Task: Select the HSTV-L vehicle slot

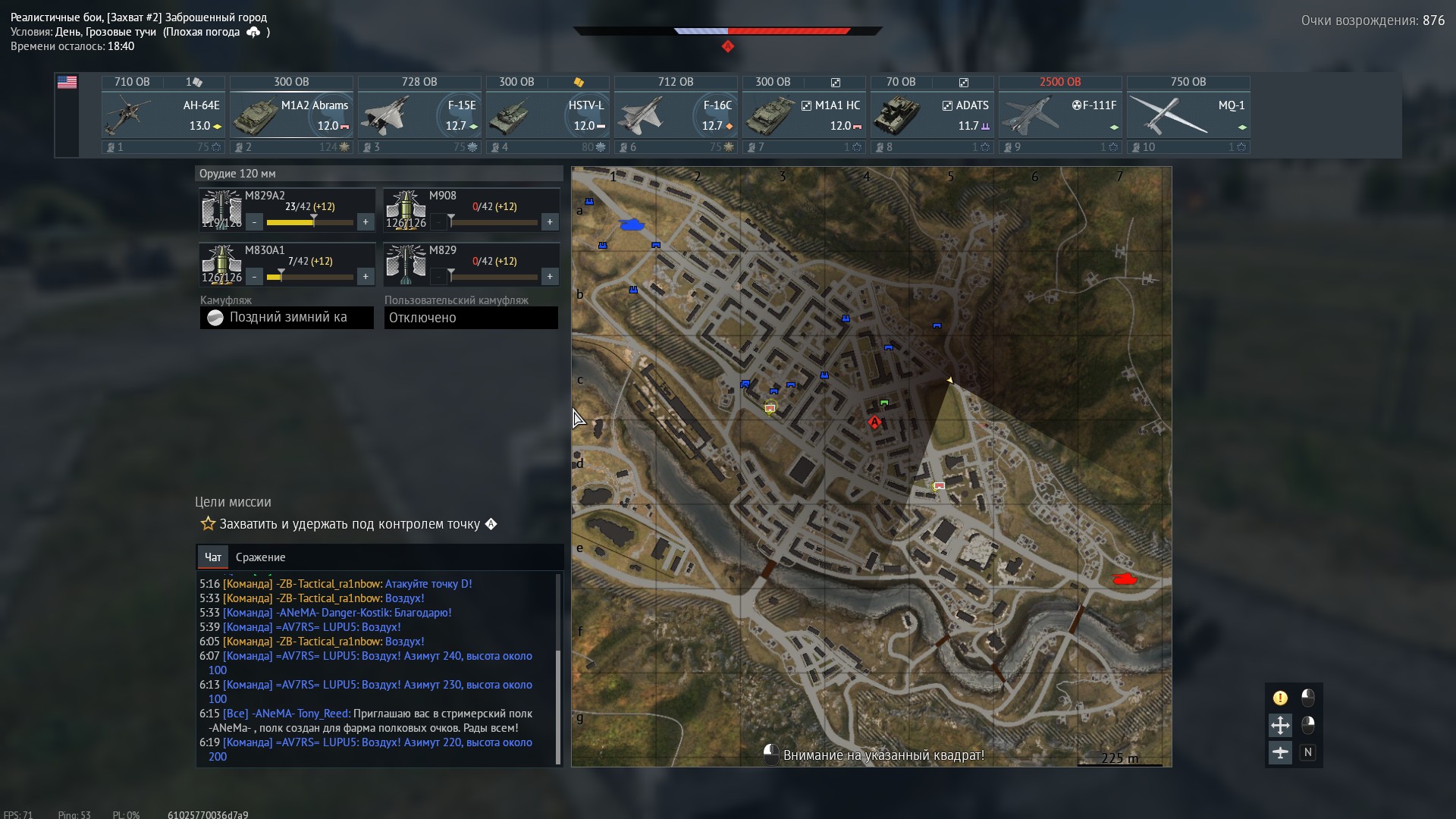Action: 548,115
